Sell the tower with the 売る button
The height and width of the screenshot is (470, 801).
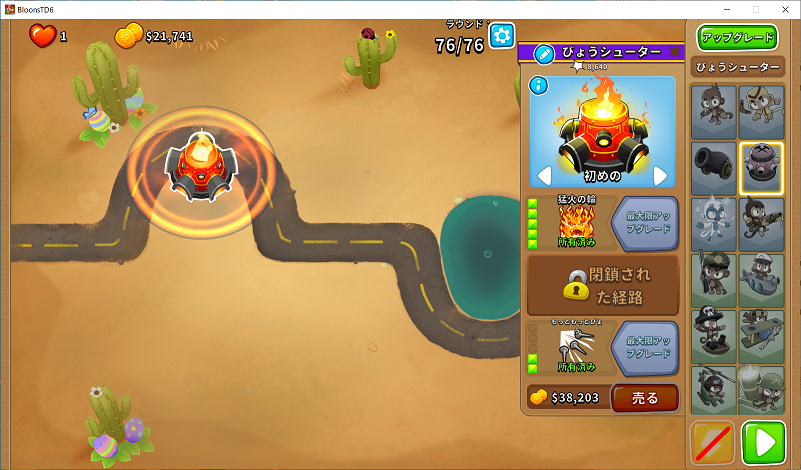point(644,398)
